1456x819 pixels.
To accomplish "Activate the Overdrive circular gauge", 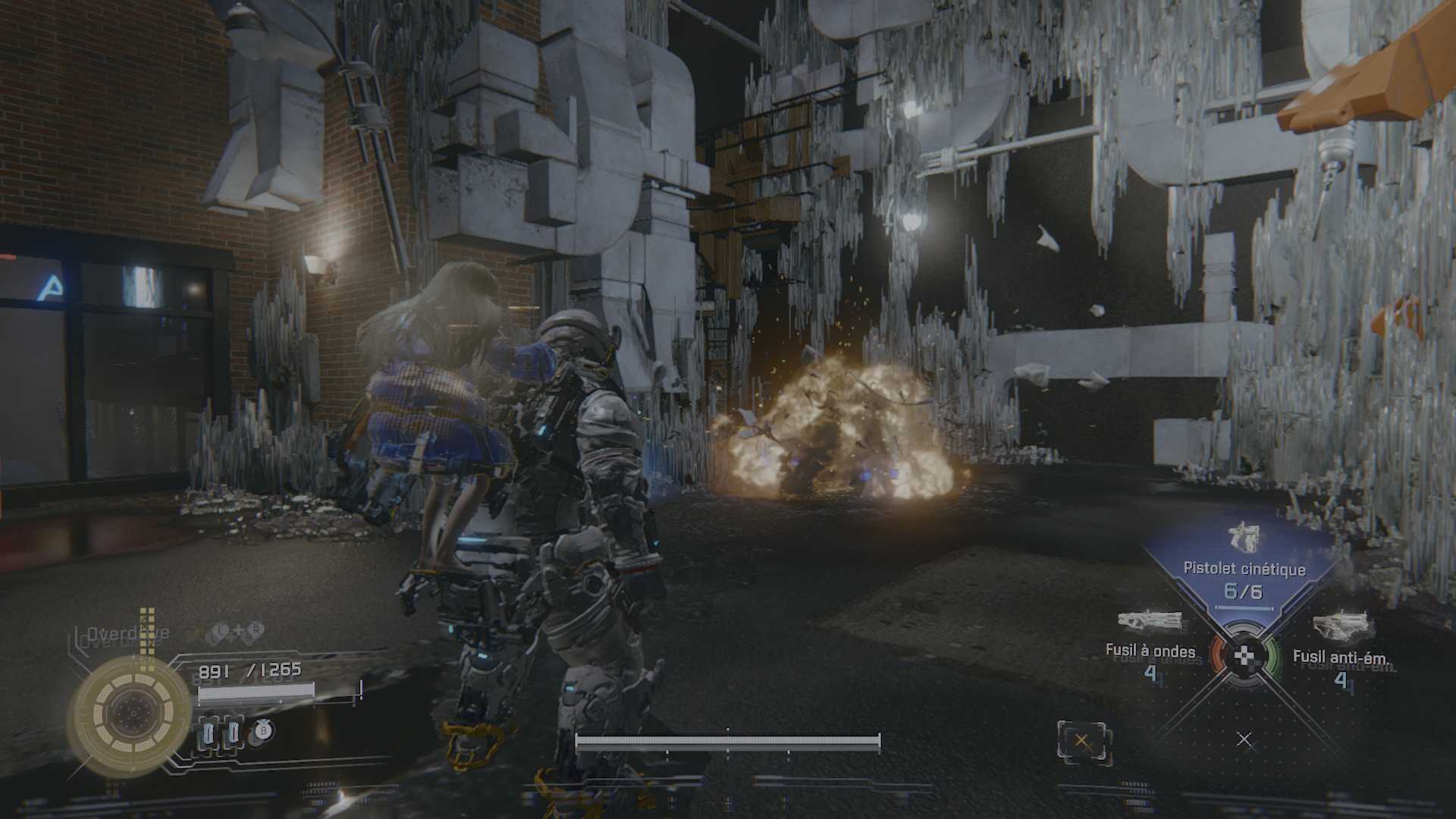I will [x=131, y=714].
